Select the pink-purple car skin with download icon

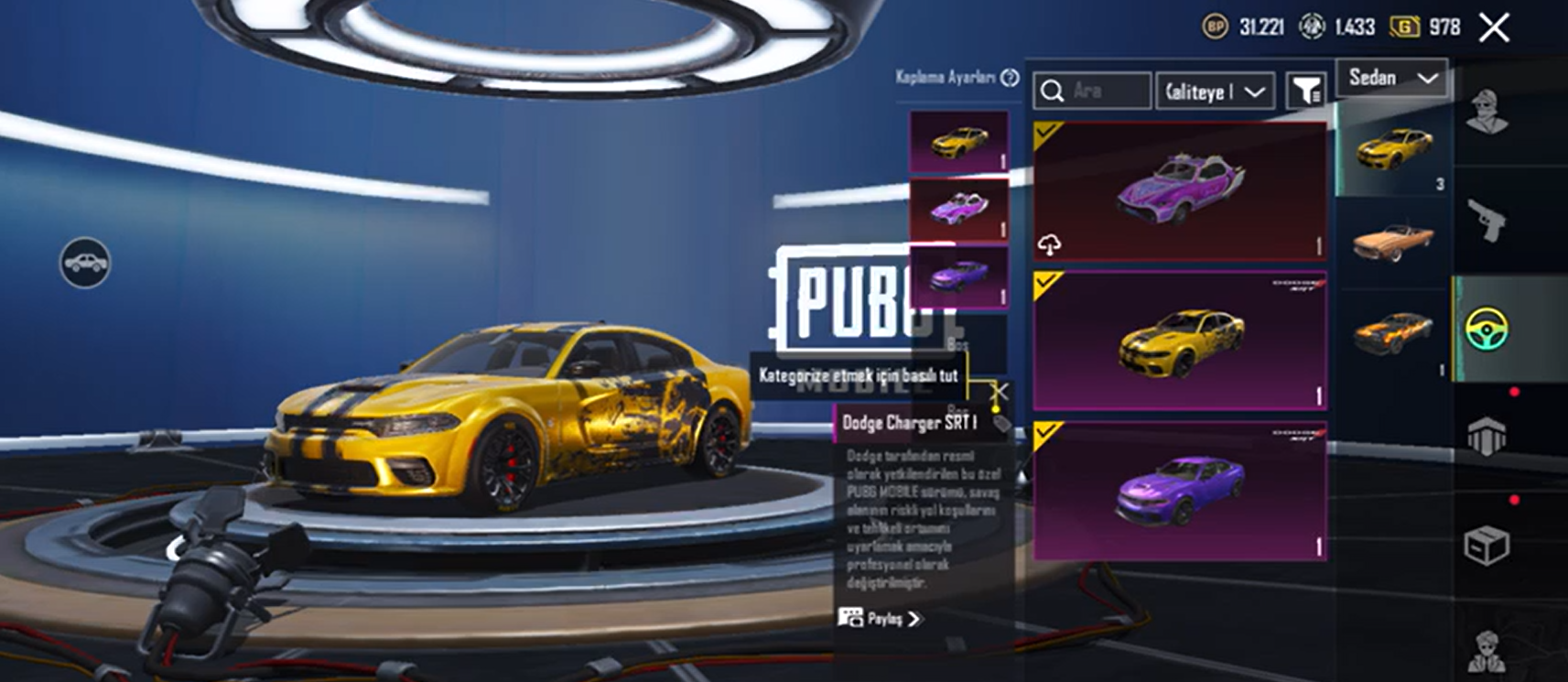tap(1179, 191)
